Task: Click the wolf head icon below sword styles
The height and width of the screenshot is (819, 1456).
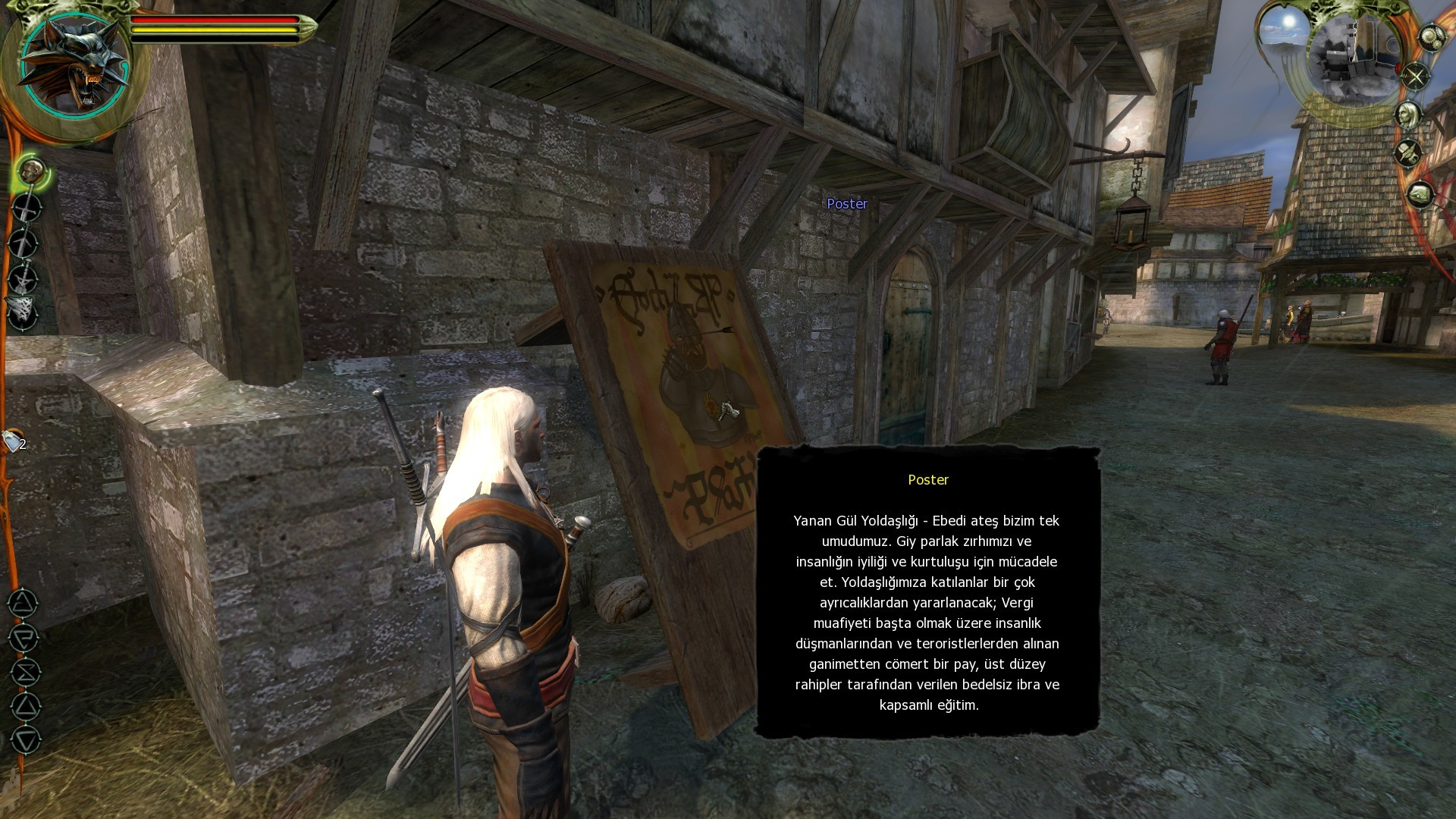Action: (x=21, y=312)
